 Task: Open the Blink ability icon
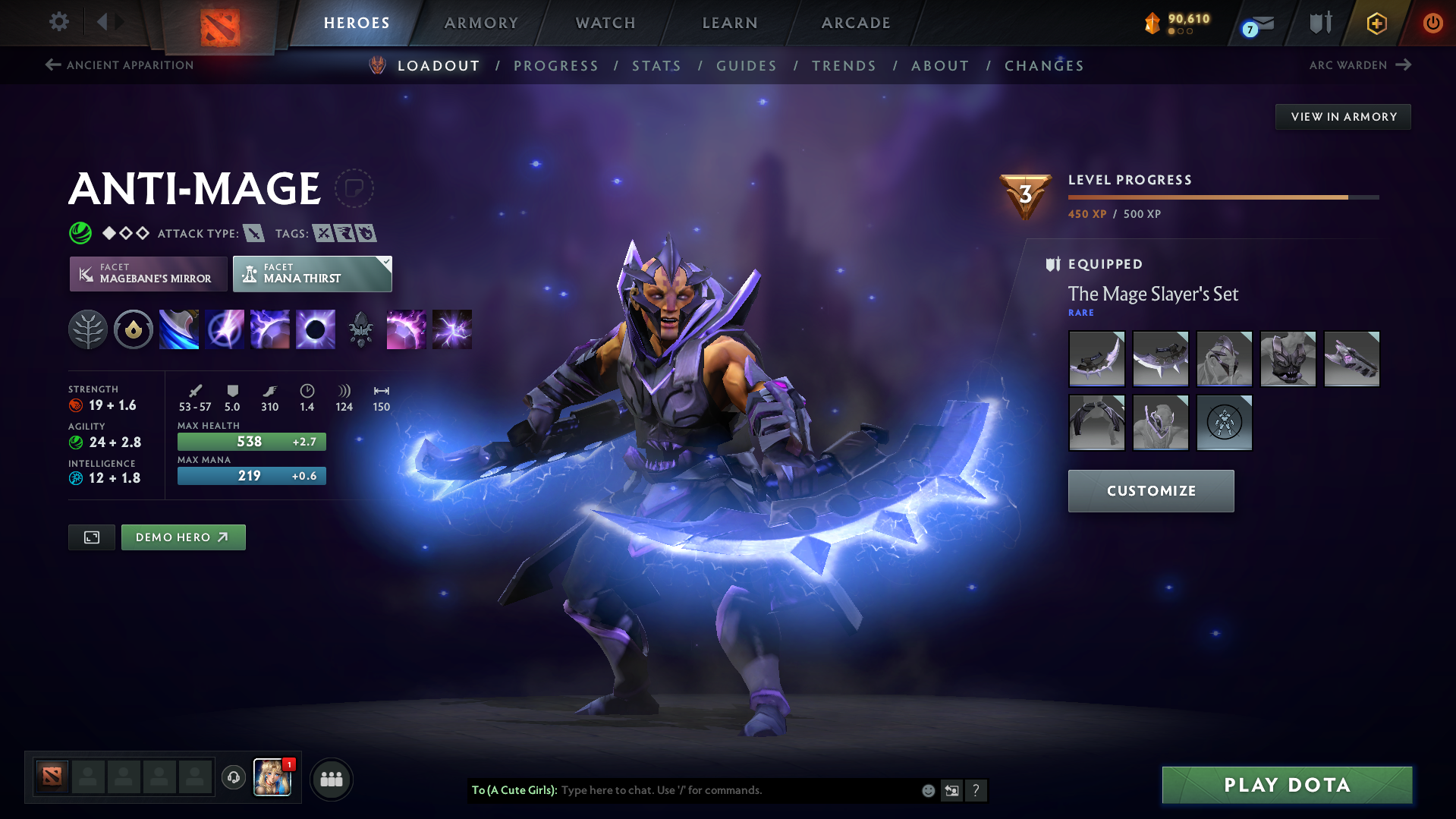click(224, 329)
